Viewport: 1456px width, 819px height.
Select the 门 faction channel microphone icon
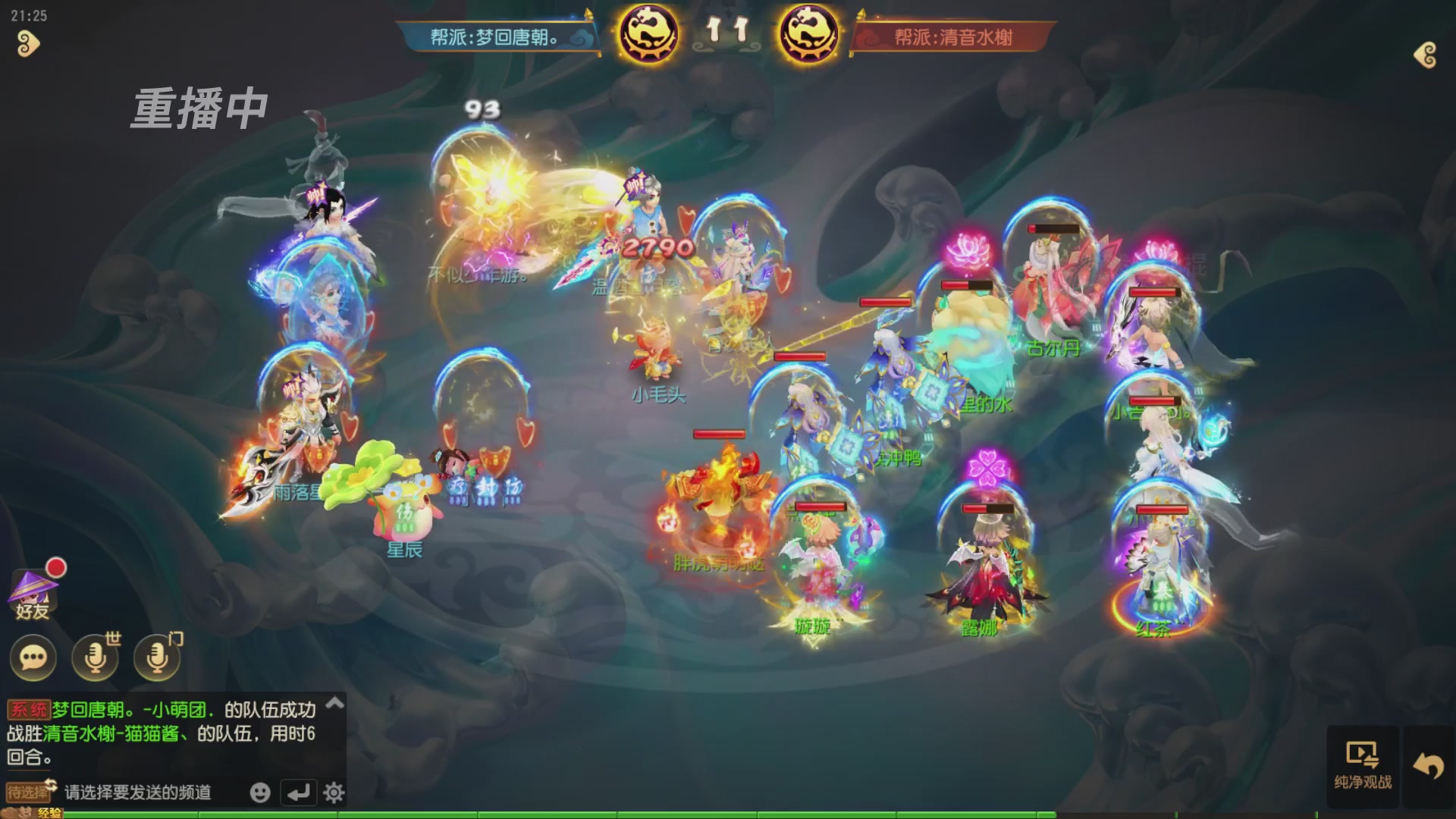(x=157, y=658)
